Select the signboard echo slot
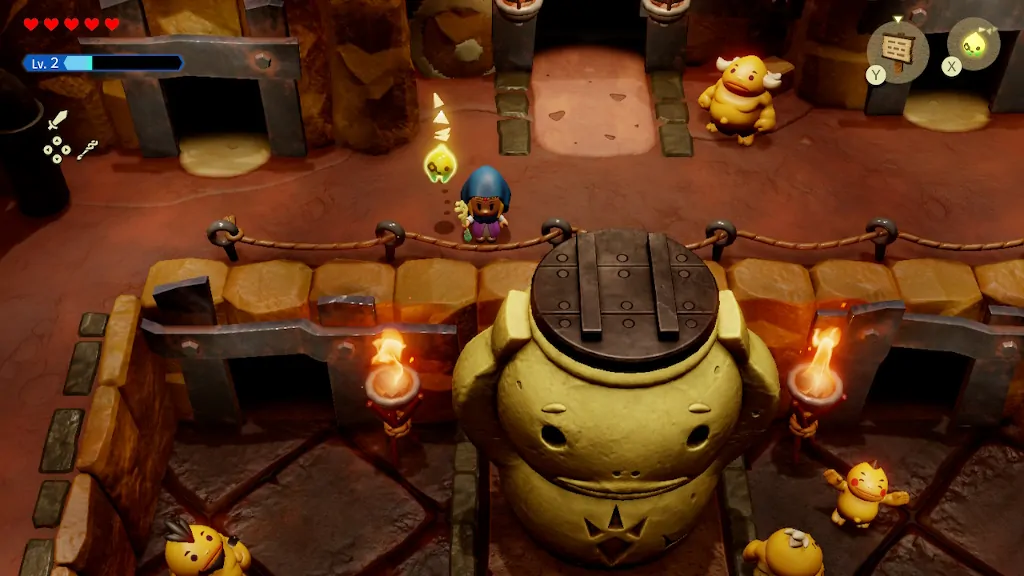The image size is (1024, 576). coord(897,46)
